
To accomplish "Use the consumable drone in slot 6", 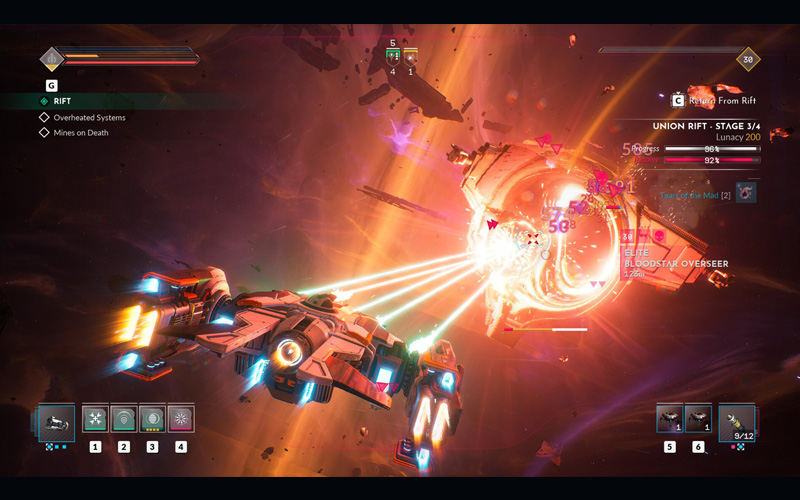I will 698,418.
